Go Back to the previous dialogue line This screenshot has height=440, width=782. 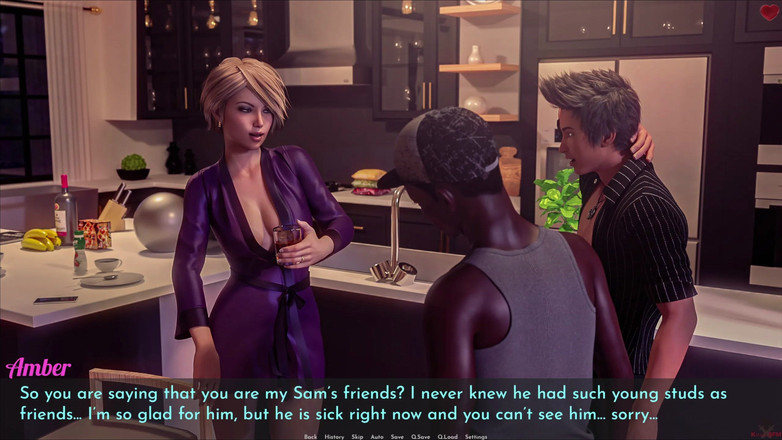coord(311,437)
